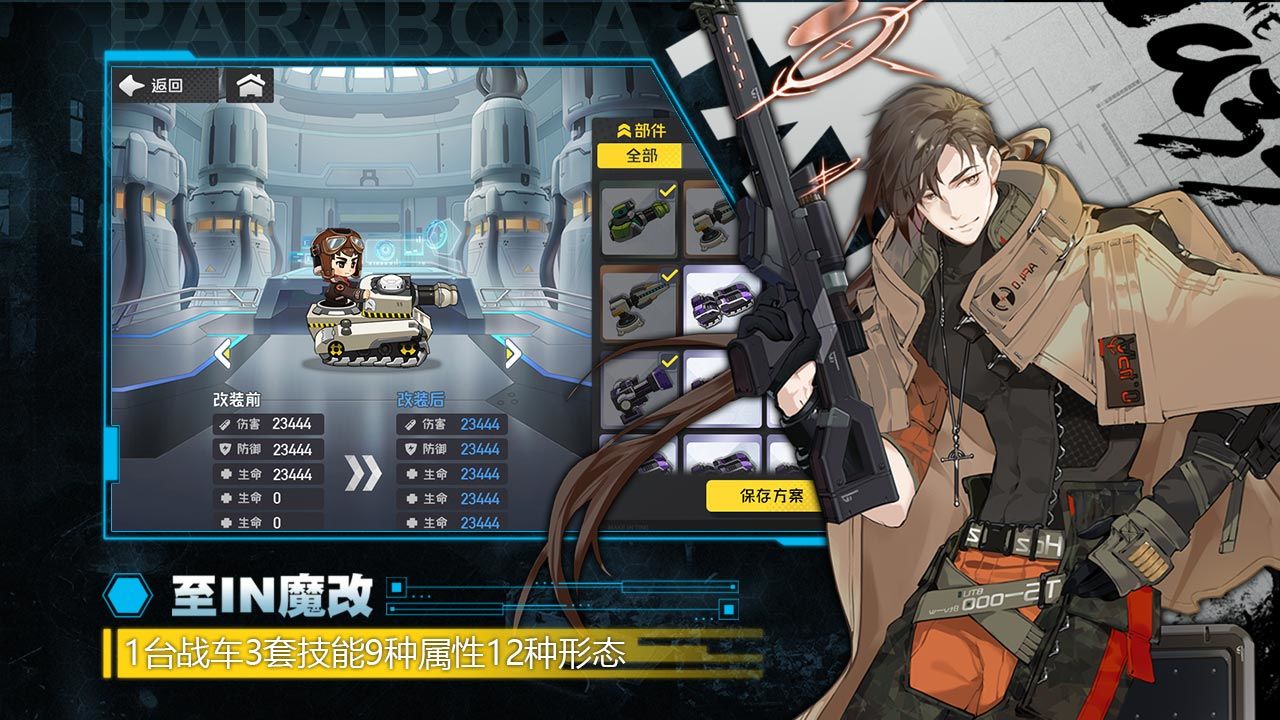Go back using the 返回 button

pyautogui.click(x=152, y=86)
